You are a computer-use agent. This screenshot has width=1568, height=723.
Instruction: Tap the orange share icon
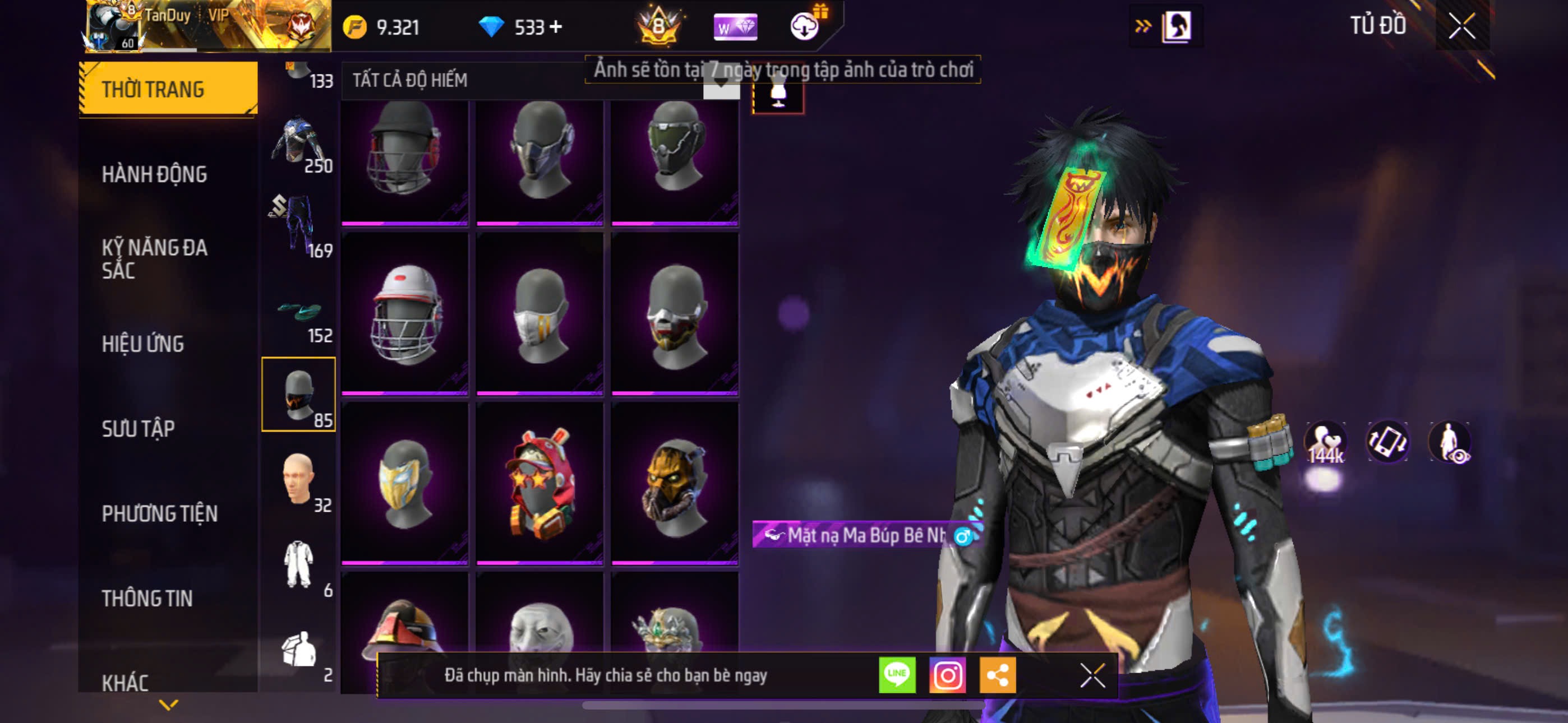(x=997, y=674)
